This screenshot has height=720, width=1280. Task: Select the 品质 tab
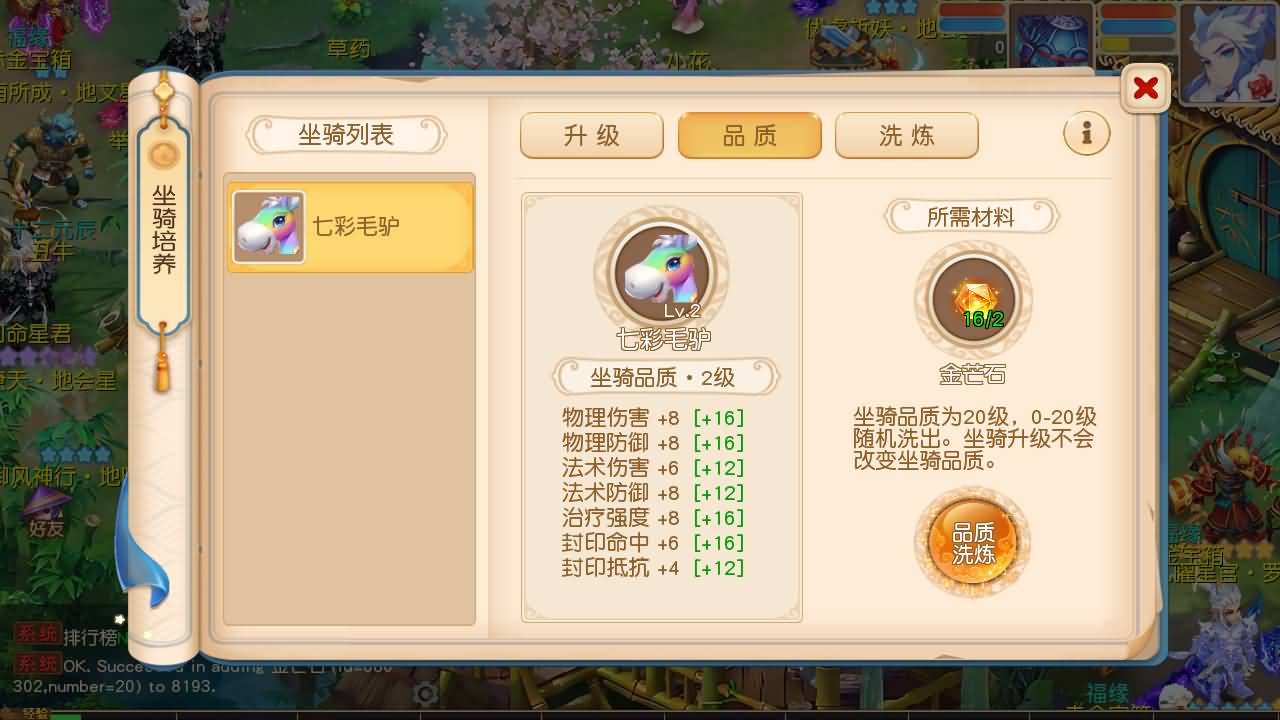pos(749,133)
